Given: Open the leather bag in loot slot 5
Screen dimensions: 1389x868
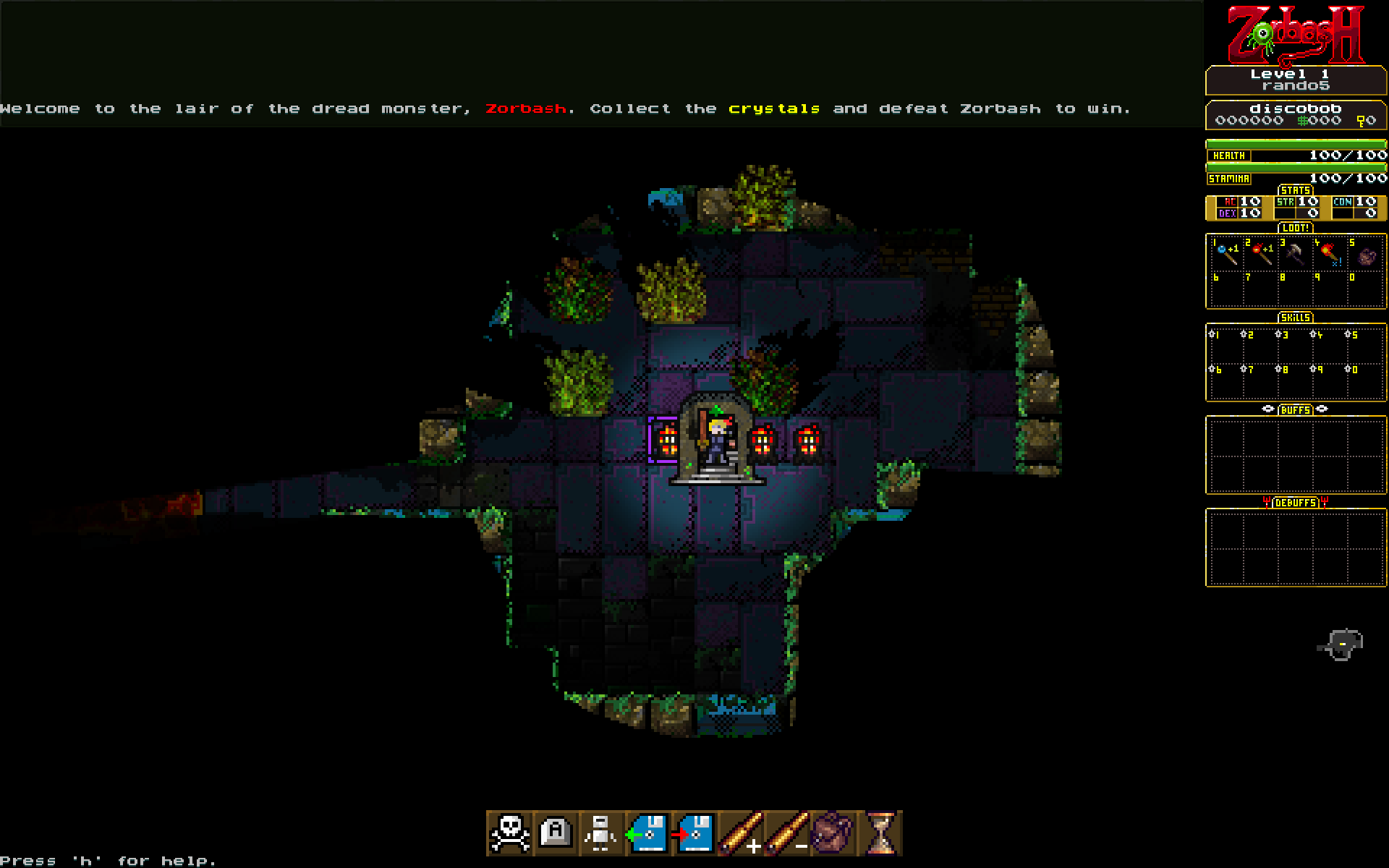Looking at the screenshot, I should (1365, 255).
